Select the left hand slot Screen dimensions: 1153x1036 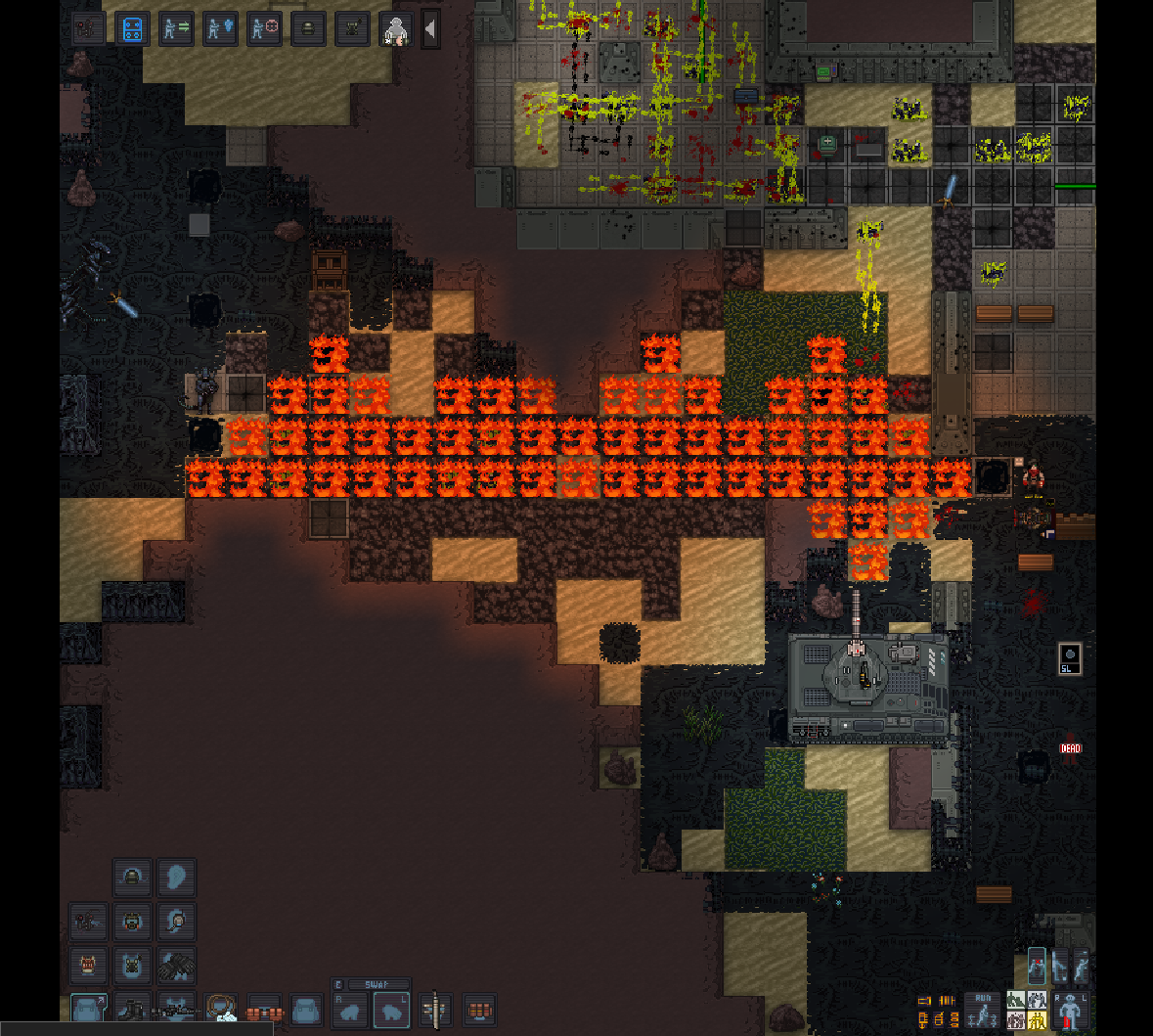pyautogui.click(x=392, y=1011)
